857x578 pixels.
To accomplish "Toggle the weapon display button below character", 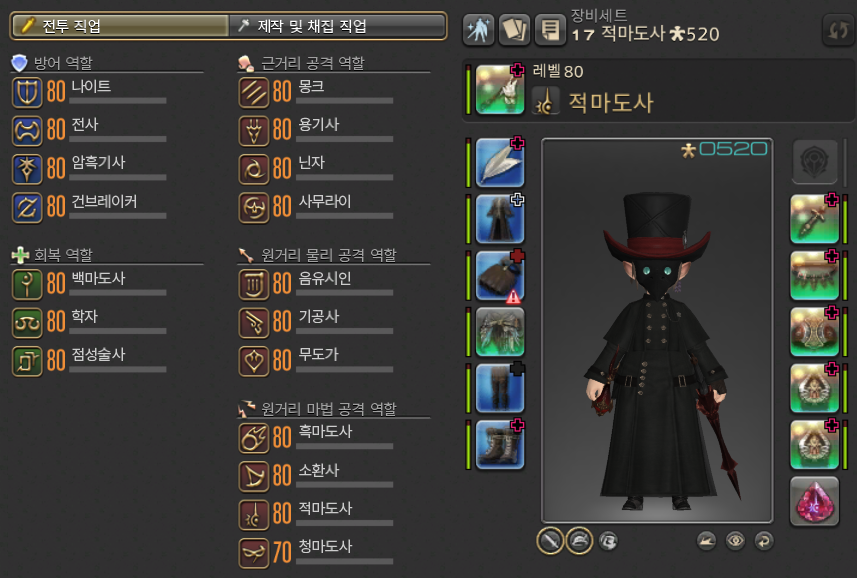I will pyautogui.click(x=550, y=541).
